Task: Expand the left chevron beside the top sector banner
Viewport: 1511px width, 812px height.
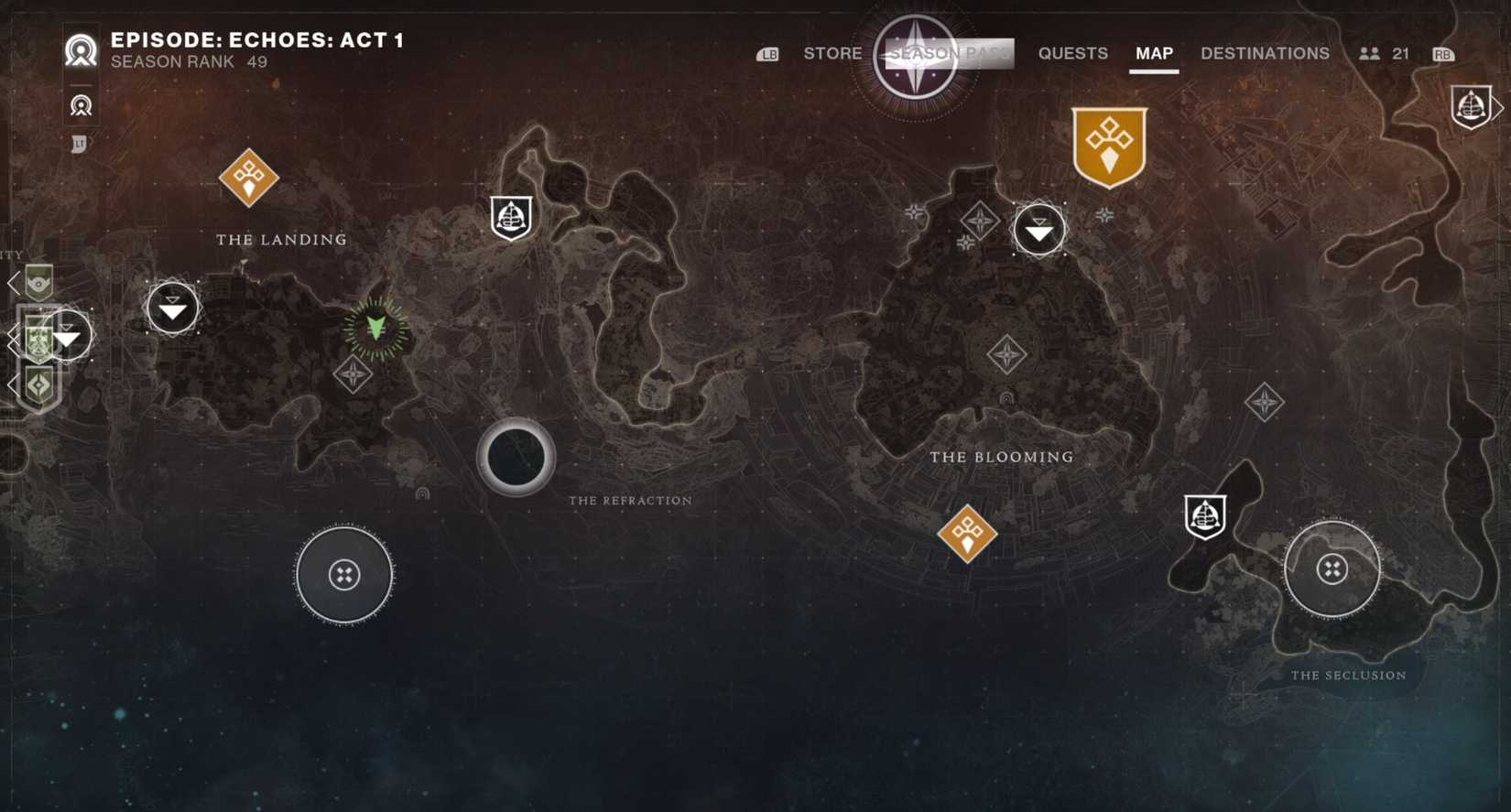Action: pyautogui.click(x=13, y=281)
